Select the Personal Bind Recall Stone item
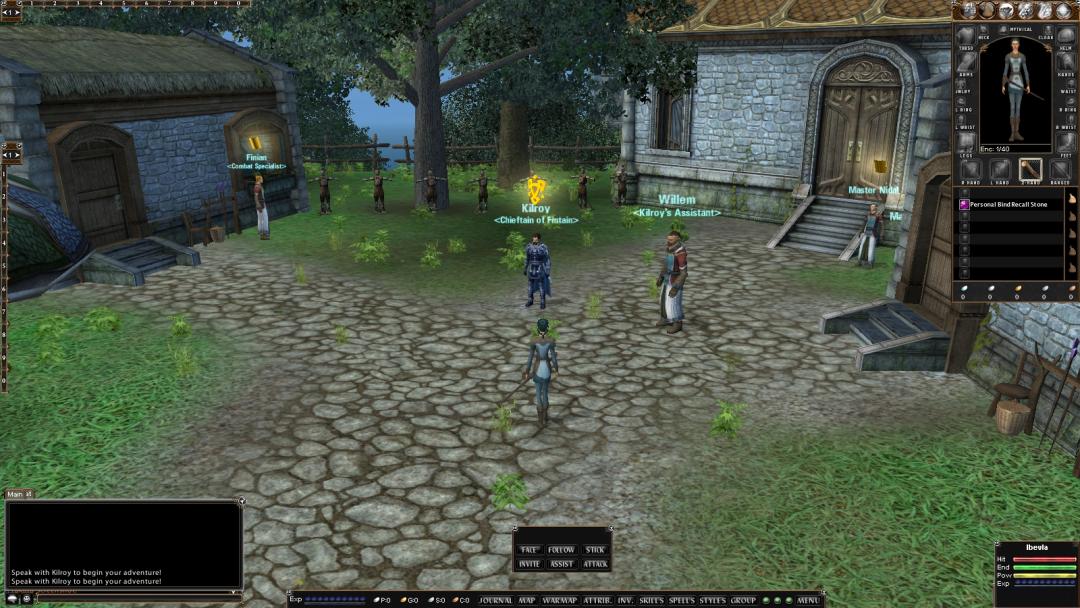The height and width of the screenshot is (608, 1080). tap(1008, 204)
